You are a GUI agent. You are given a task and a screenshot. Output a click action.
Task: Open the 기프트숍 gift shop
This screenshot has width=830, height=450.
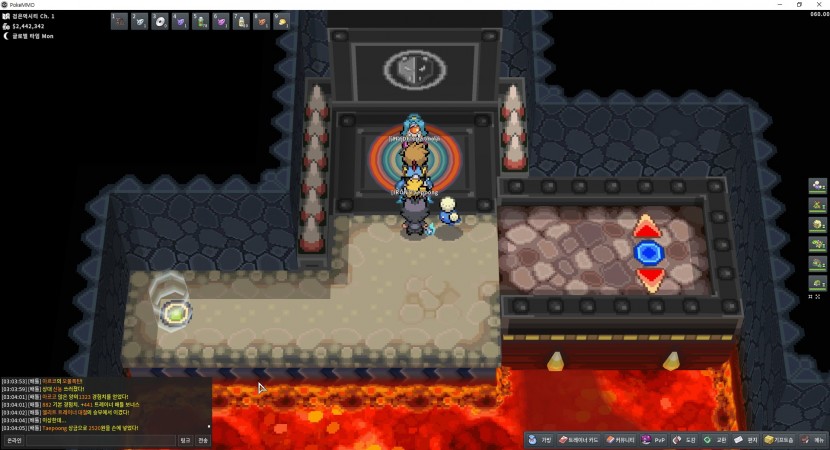click(x=780, y=440)
